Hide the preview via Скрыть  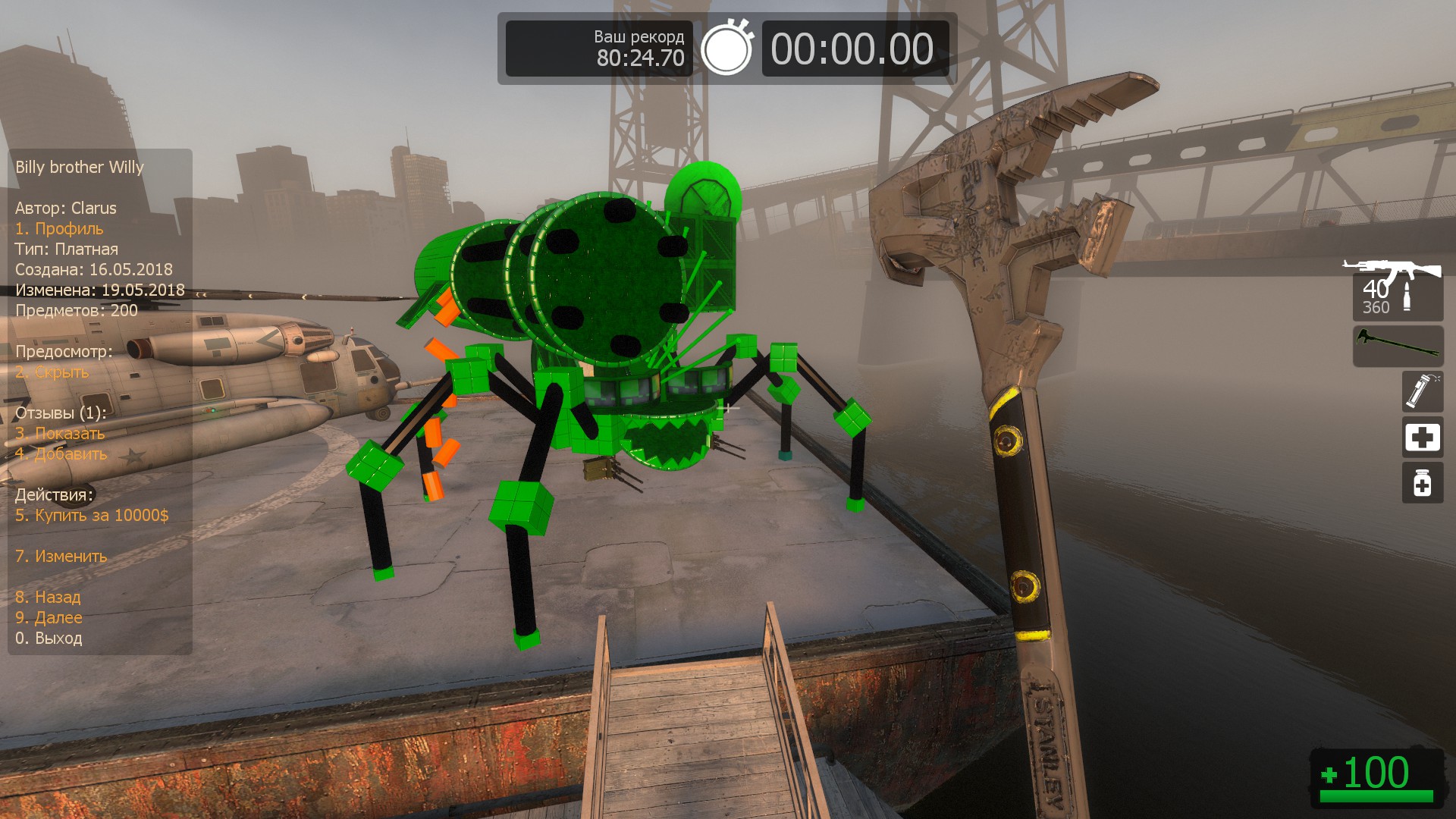point(52,372)
